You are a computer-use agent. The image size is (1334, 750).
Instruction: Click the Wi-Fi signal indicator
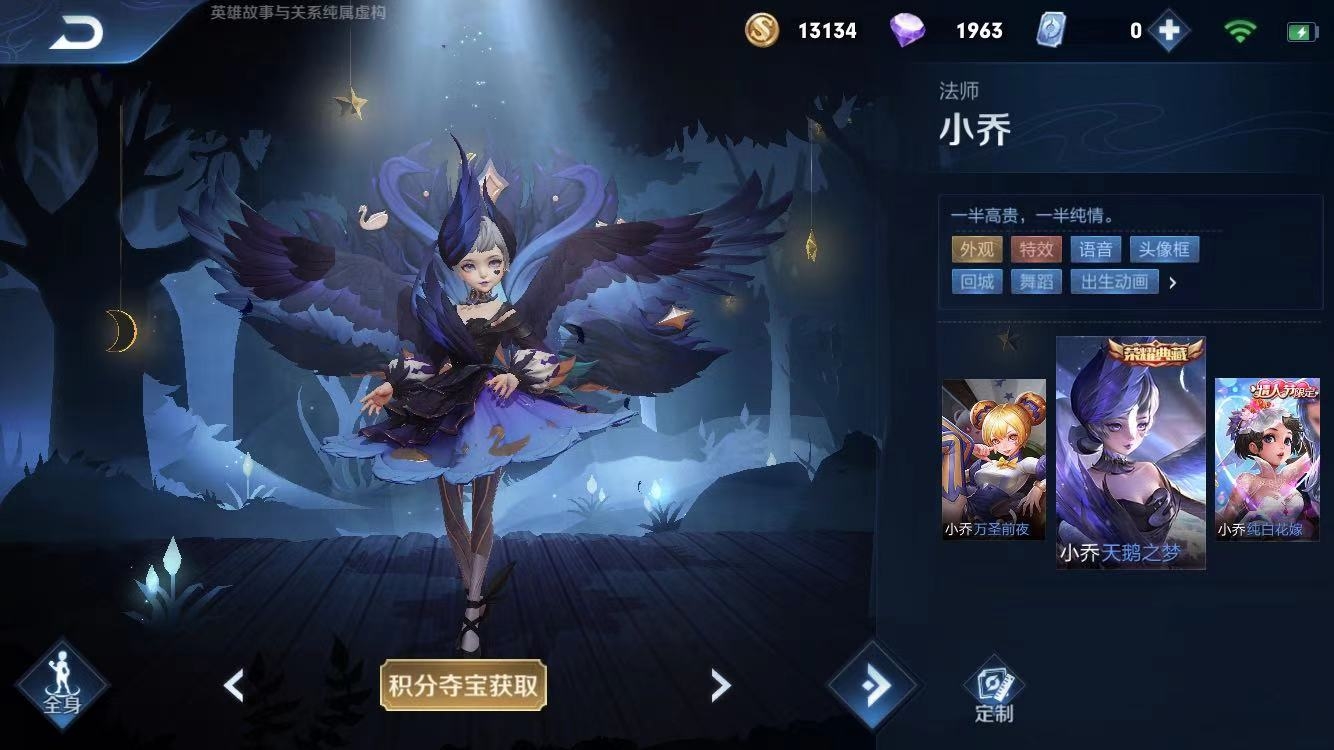pos(1240,30)
